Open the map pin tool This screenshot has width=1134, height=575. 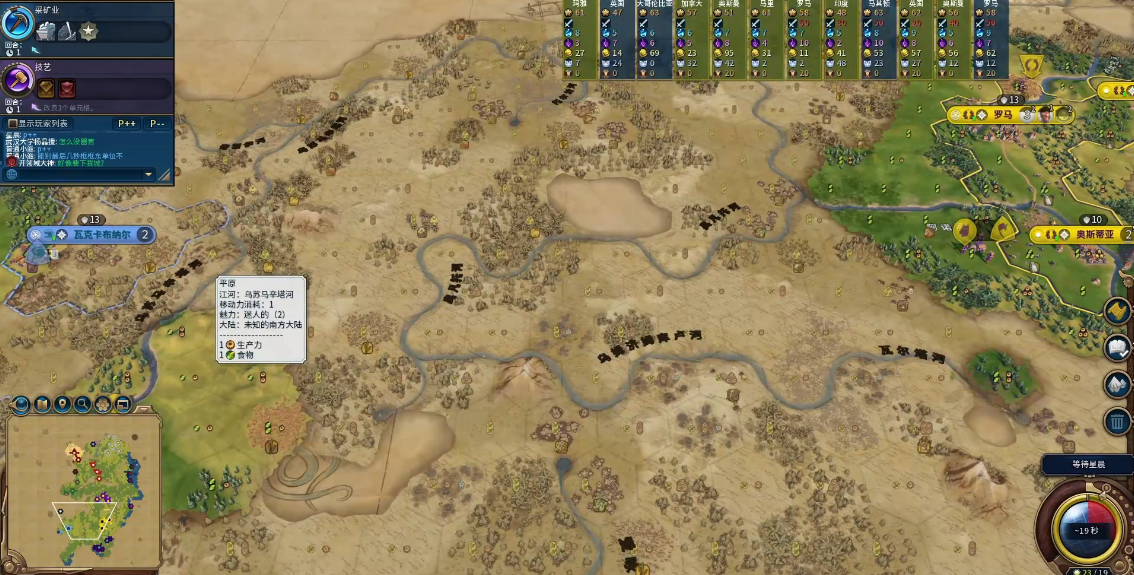tap(62, 405)
